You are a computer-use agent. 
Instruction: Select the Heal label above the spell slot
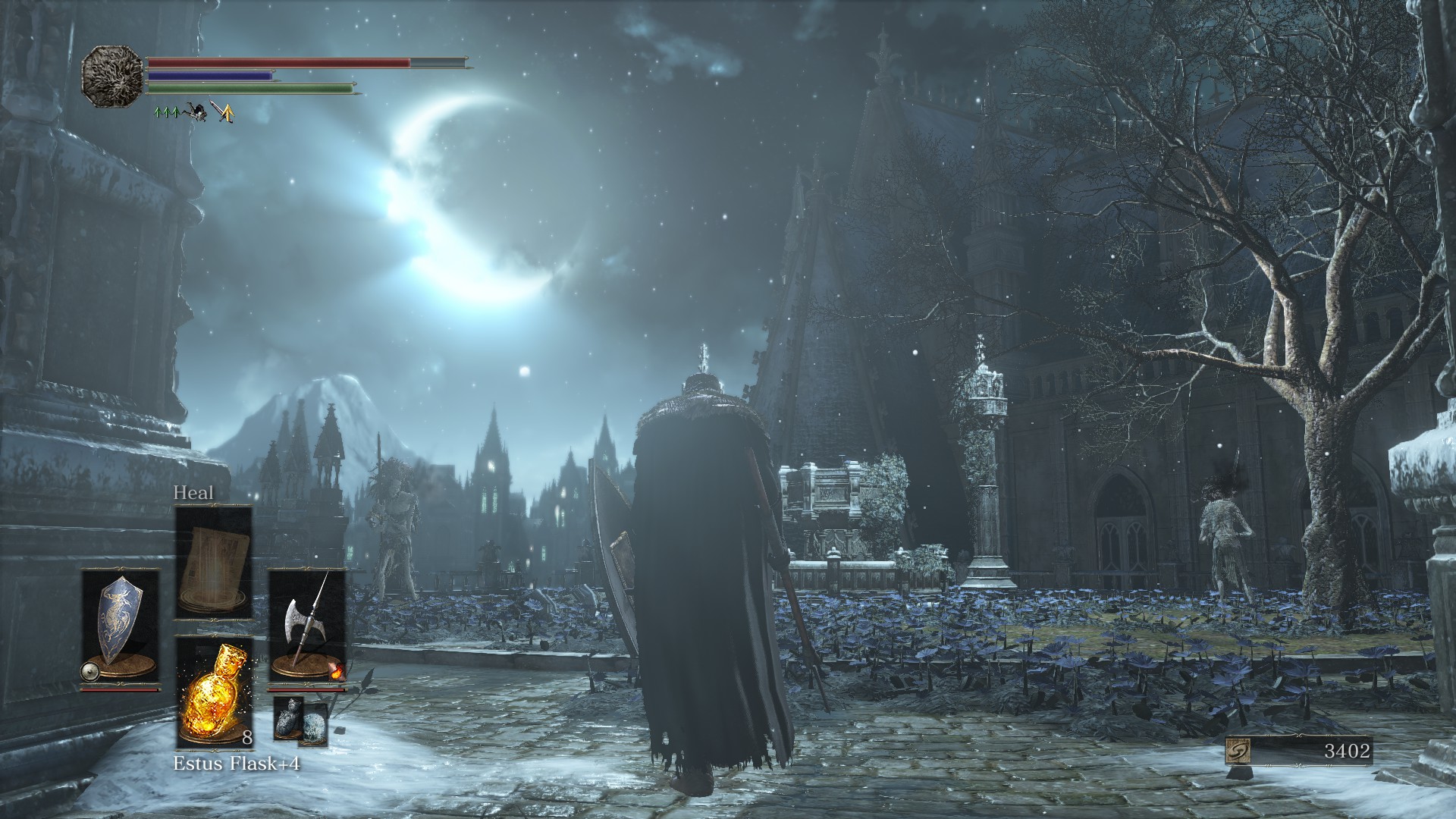(x=194, y=493)
